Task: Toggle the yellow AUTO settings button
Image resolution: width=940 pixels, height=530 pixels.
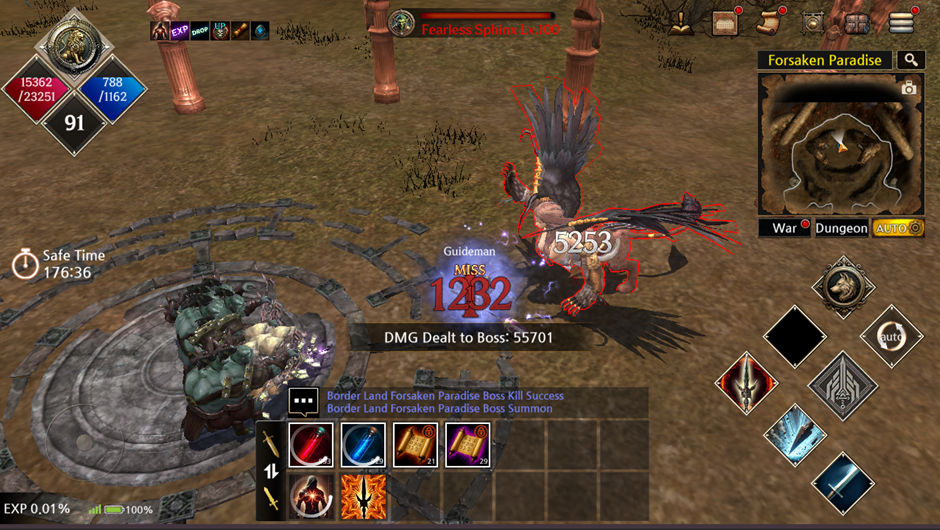Action: 897,228
